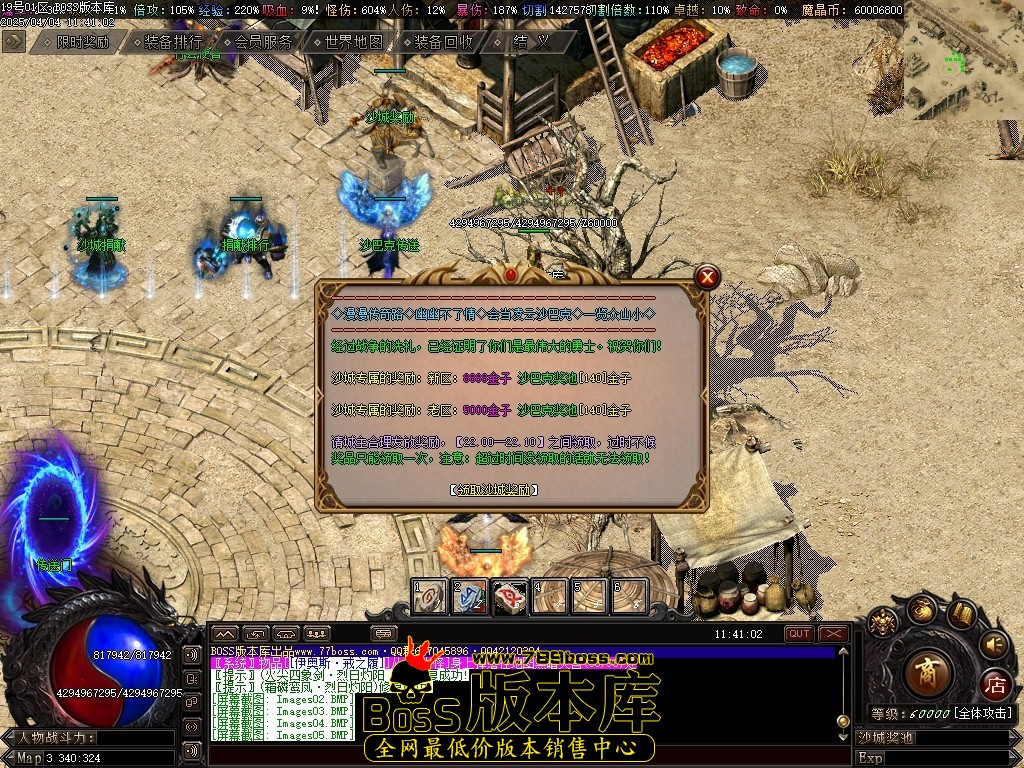Click the red X button beside QUT
Screen dimensions: 1024x768
tap(833, 634)
